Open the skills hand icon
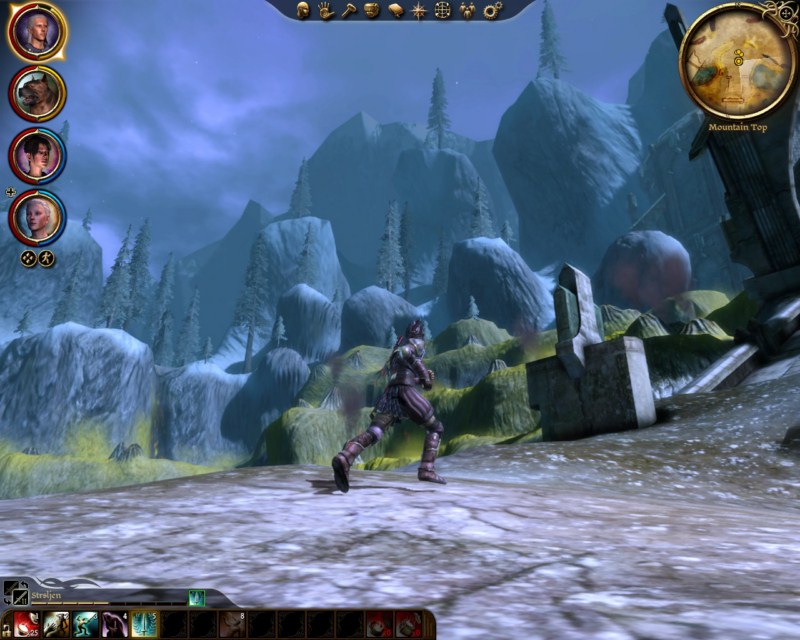This screenshot has width=800, height=640. point(326,10)
